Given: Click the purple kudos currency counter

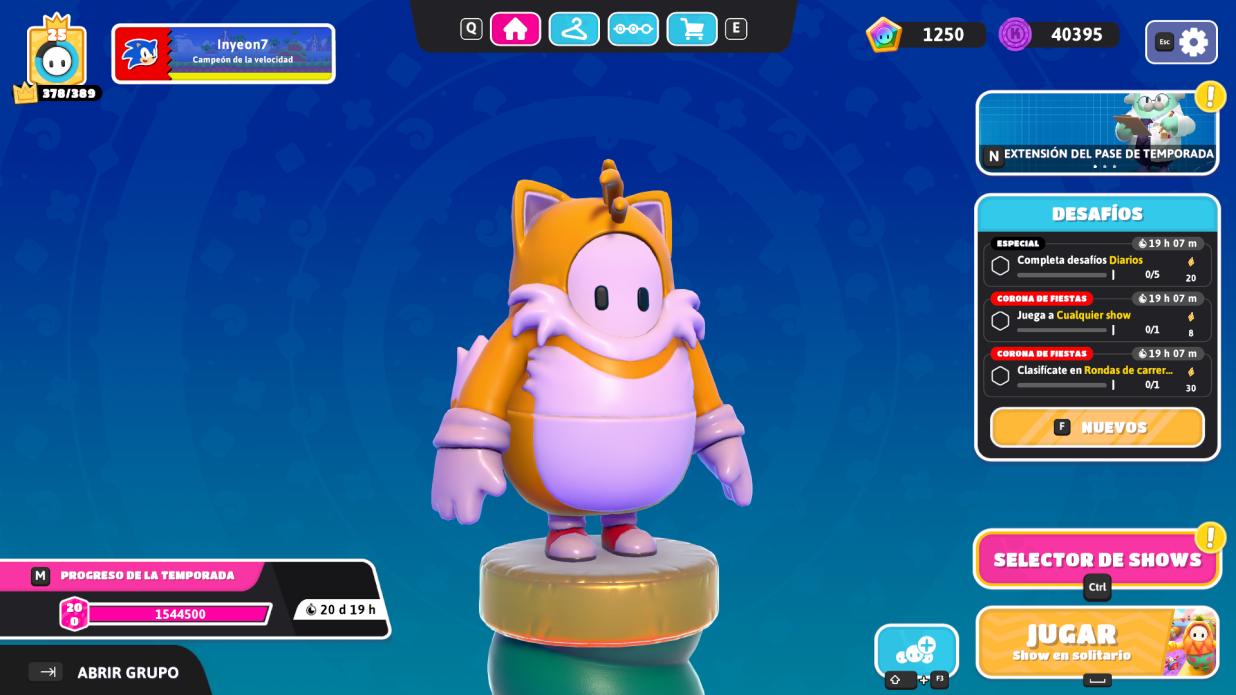Looking at the screenshot, I should point(1059,35).
